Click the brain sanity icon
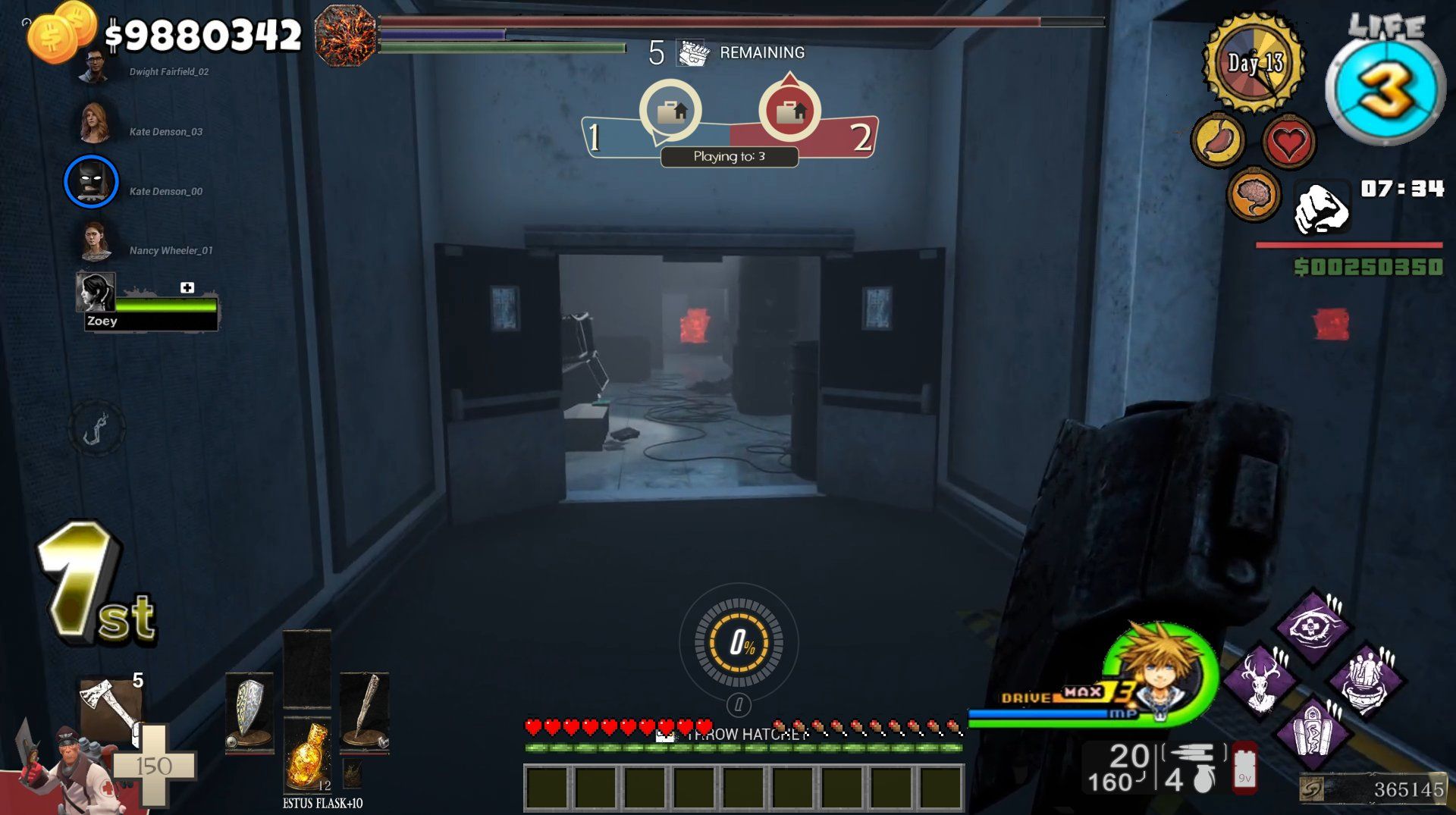1456x815 pixels. tap(1253, 195)
